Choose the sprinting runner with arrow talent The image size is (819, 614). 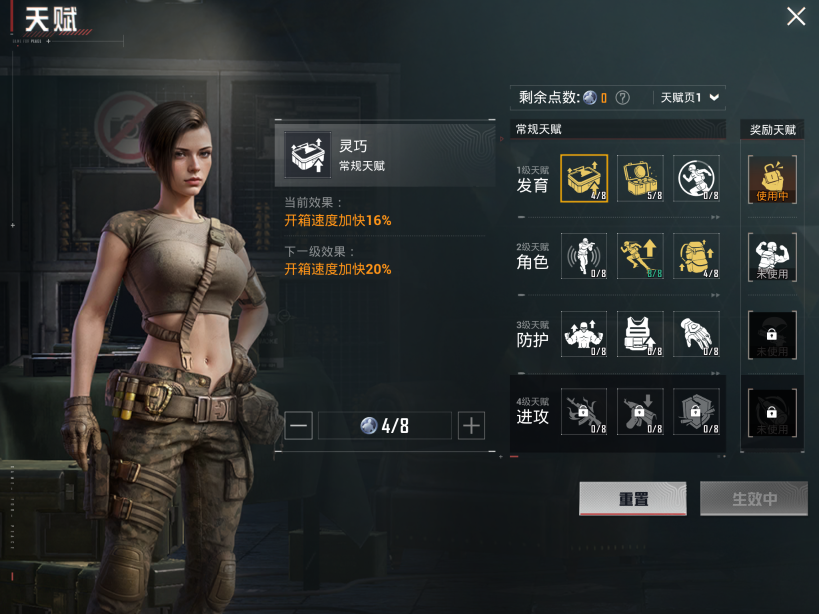[640, 257]
